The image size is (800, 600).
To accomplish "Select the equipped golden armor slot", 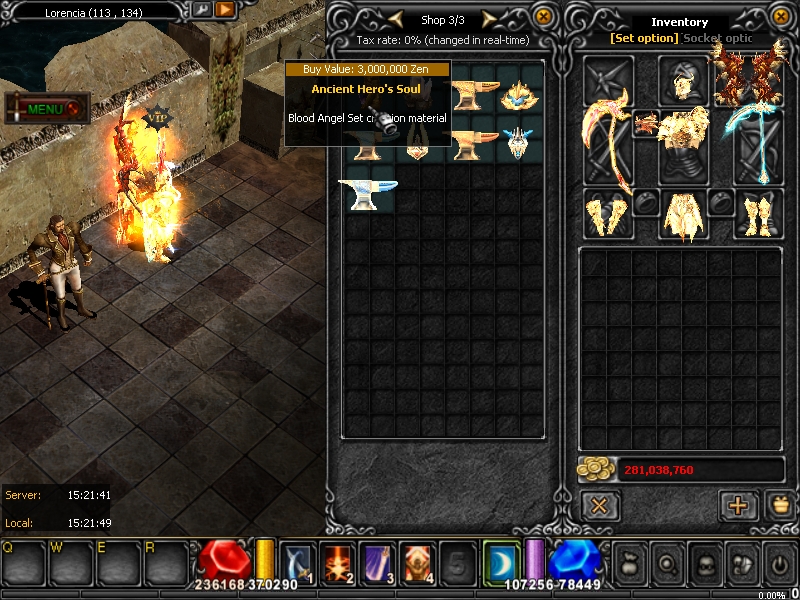I will [683, 143].
